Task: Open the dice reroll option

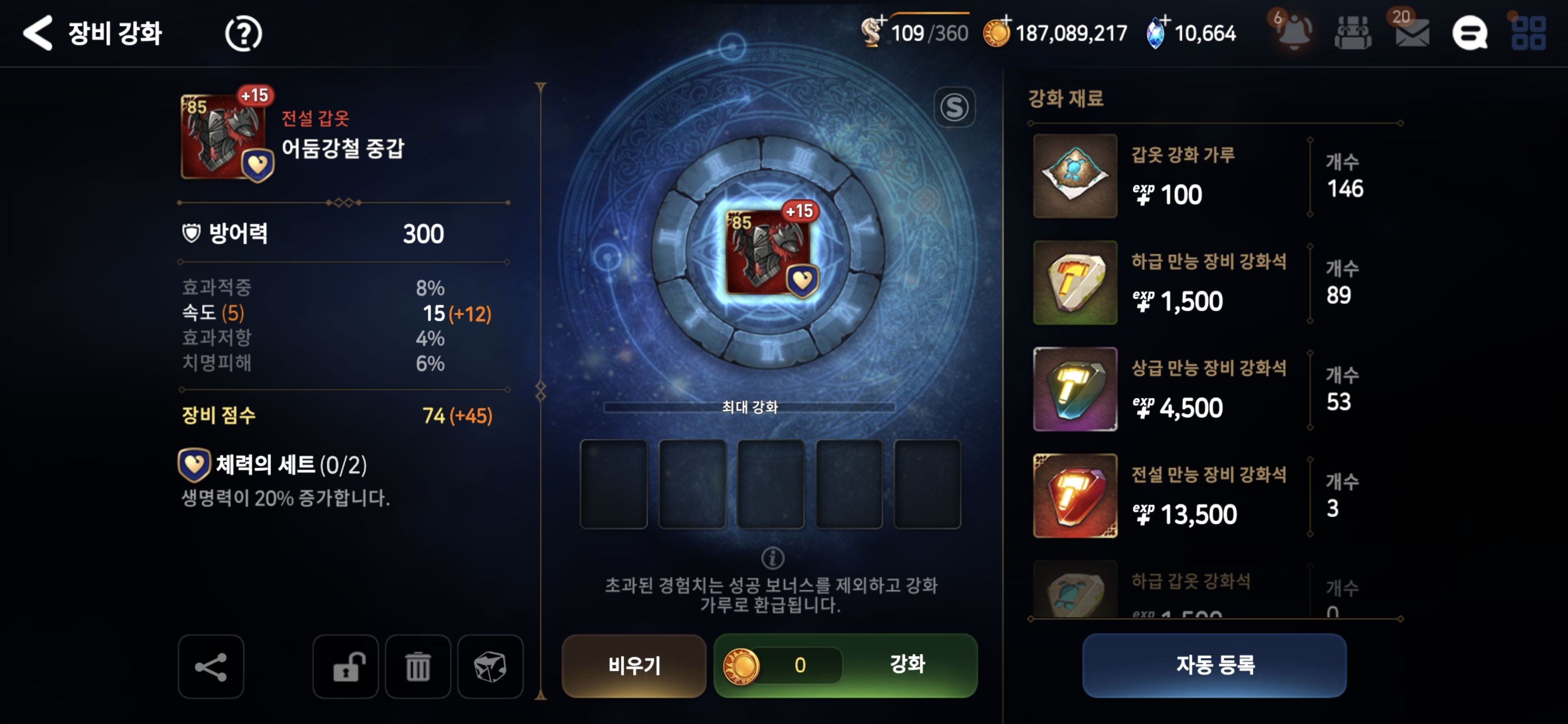Action: pyautogui.click(x=490, y=667)
